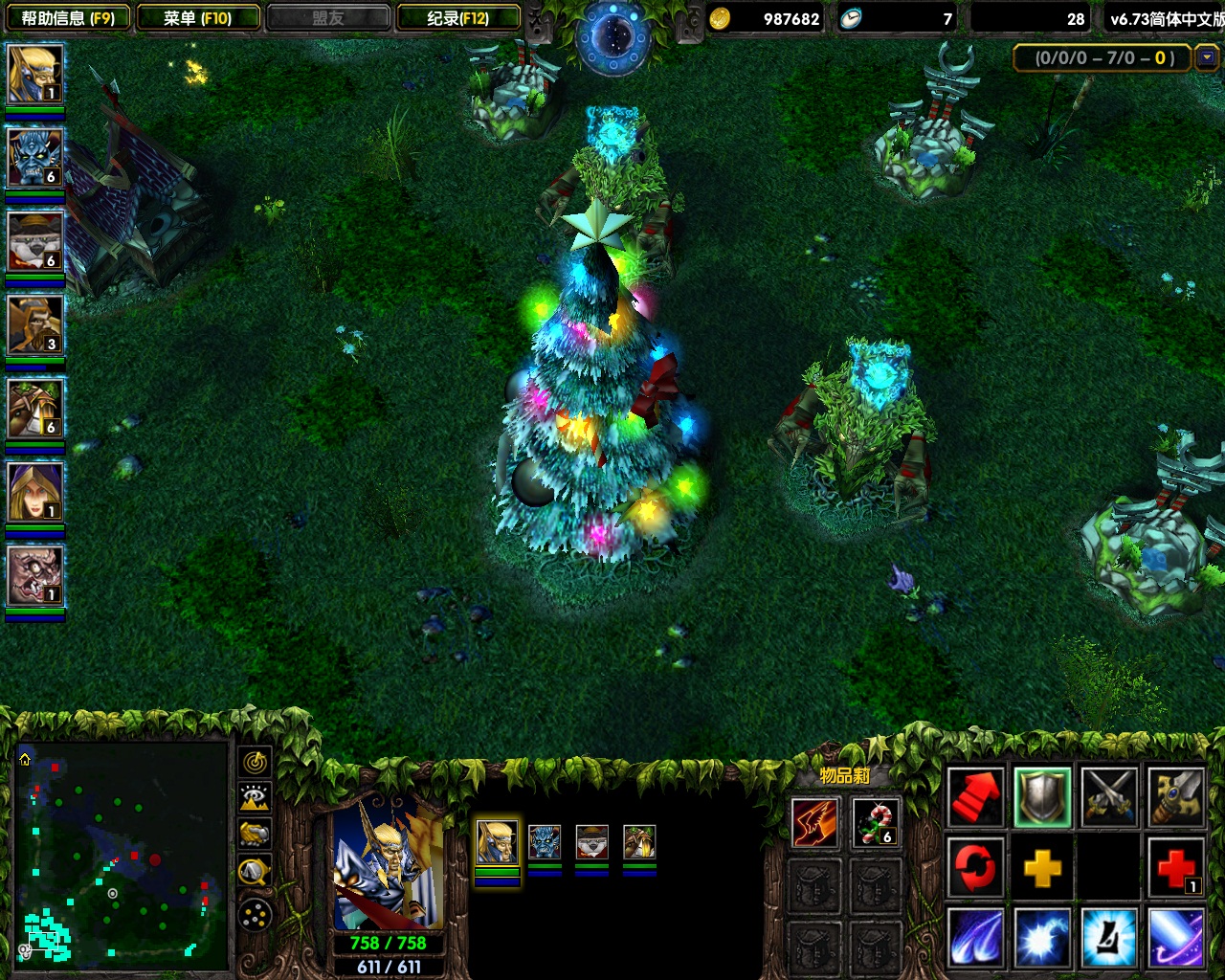Screen dimensions: 1225x980
Task: Open the 菜单 (F10) game menu
Action: [x=197, y=18]
